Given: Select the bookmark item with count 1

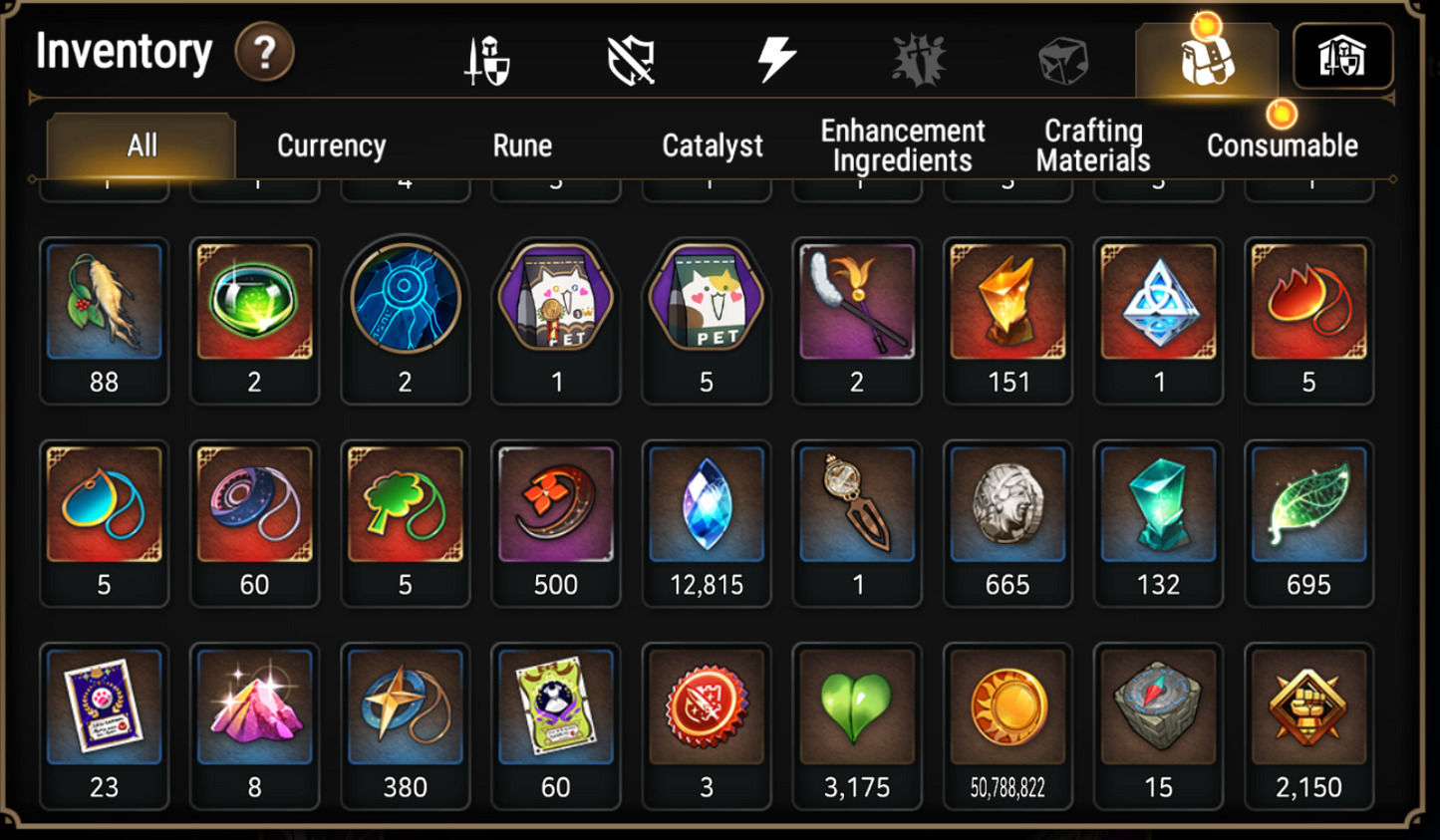Looking at the screenshot, I should tap(856, 506).
